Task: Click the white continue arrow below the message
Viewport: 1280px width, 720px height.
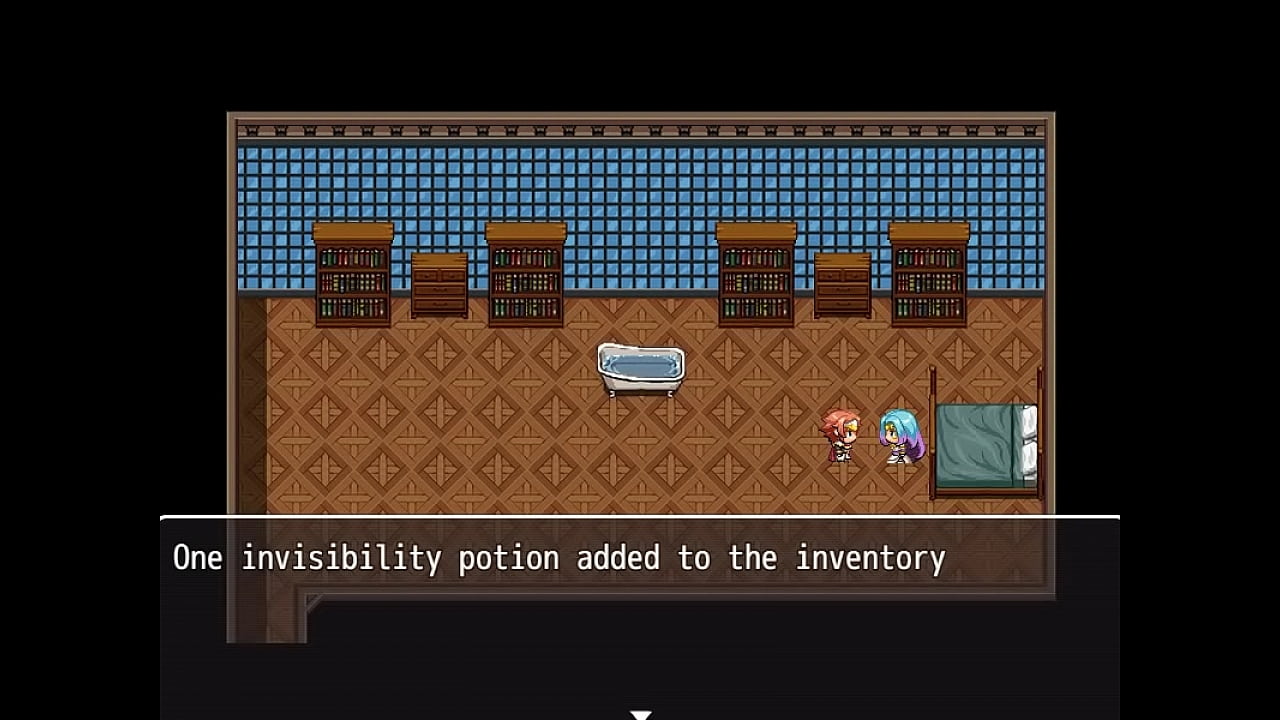Action: click(x=641, y=714)
